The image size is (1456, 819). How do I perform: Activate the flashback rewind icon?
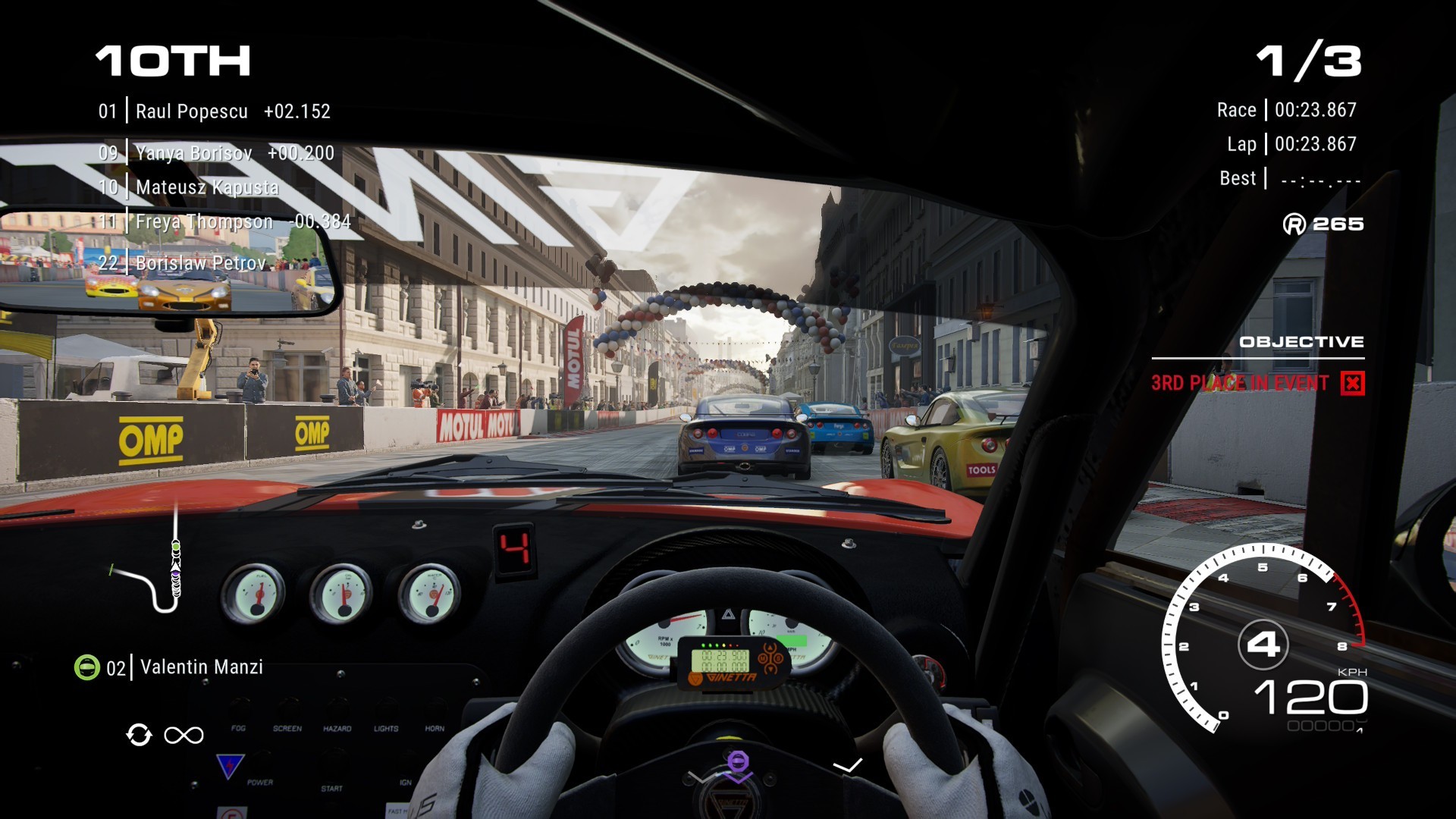[x=140, y=735]
